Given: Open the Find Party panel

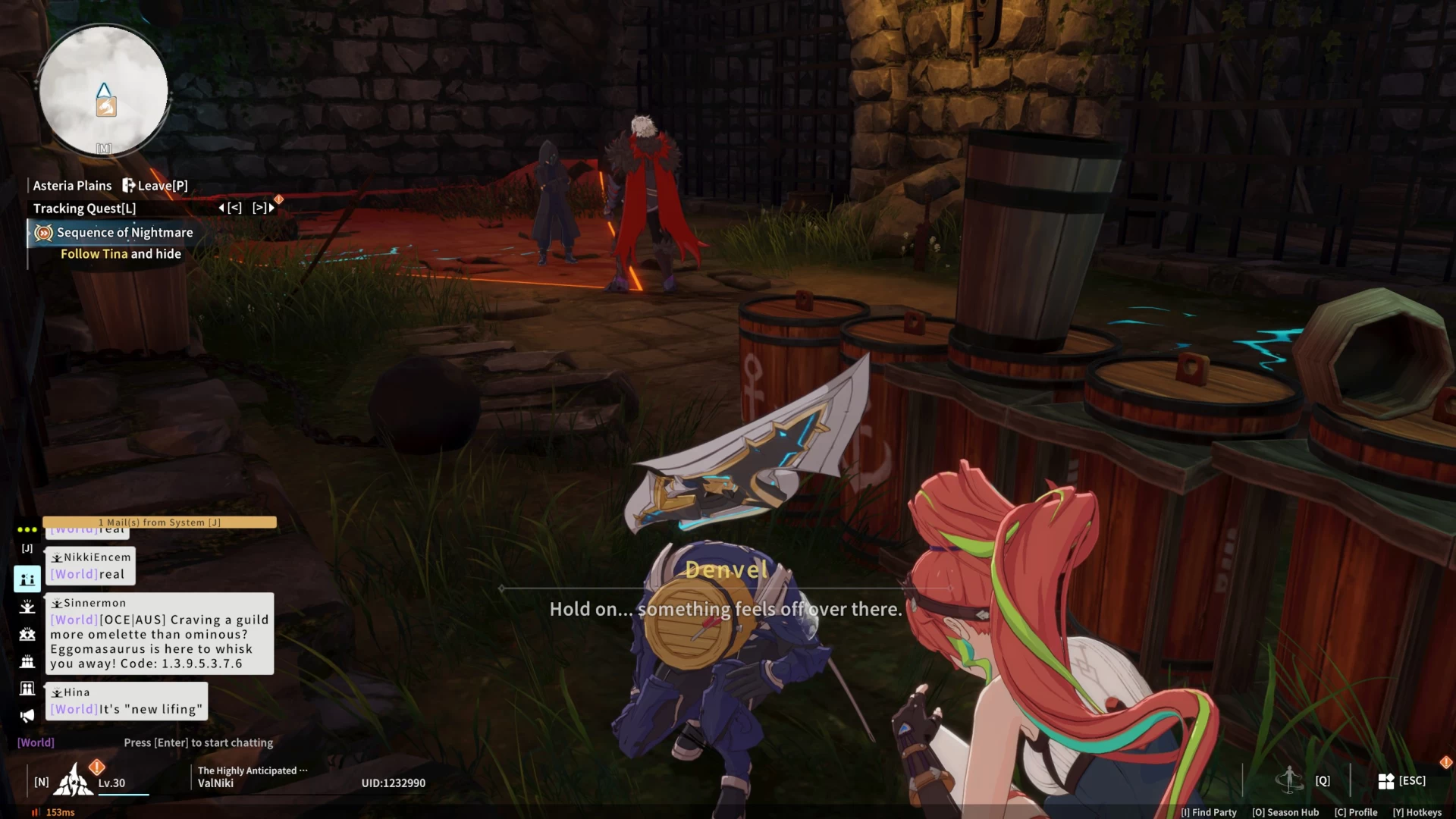Looking at the screenshot, I should 1208,812.
